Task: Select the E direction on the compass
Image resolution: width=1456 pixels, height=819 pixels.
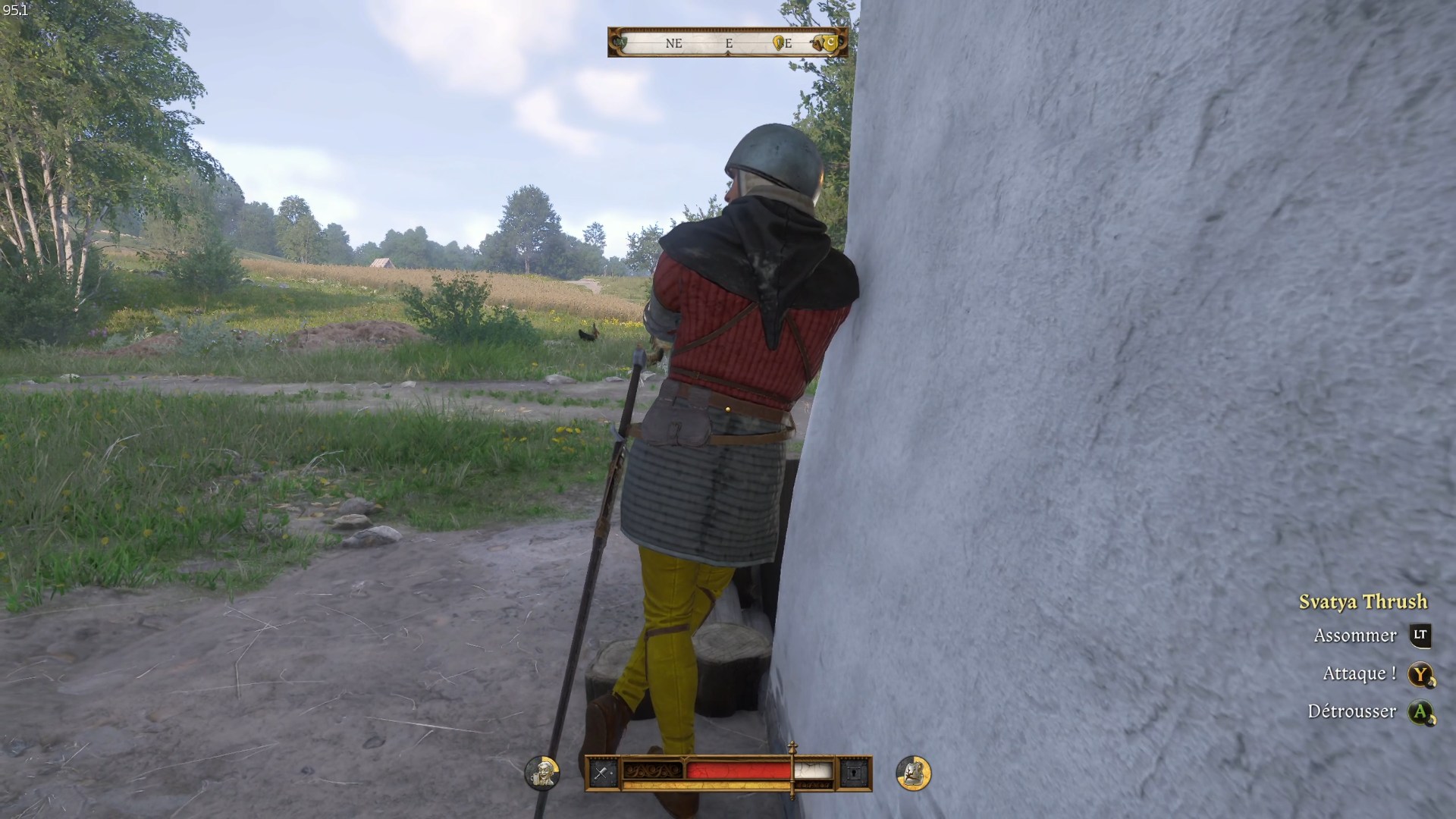Action: pos(728,44)
